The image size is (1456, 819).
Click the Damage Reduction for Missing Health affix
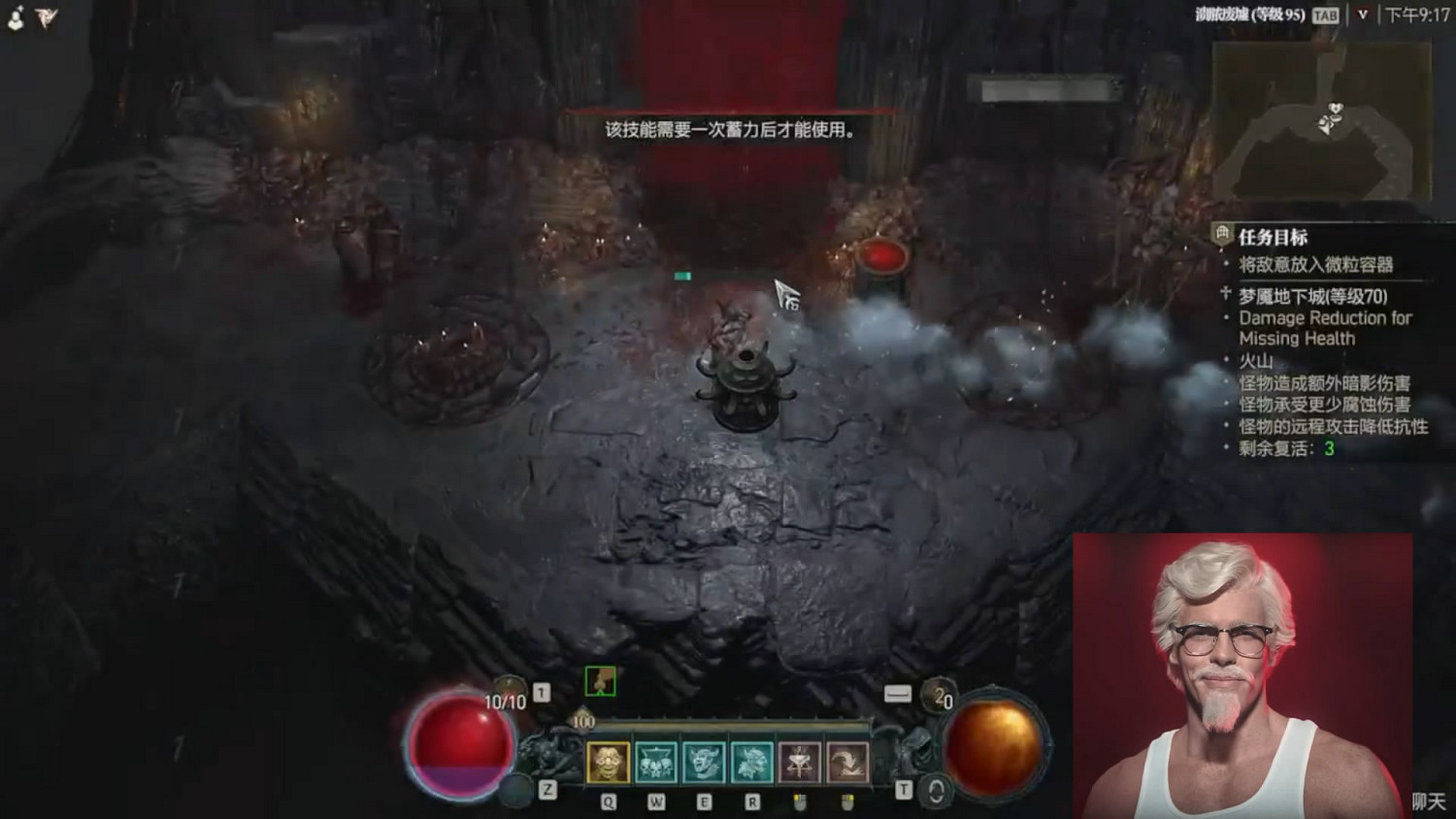click(1326, 328)
